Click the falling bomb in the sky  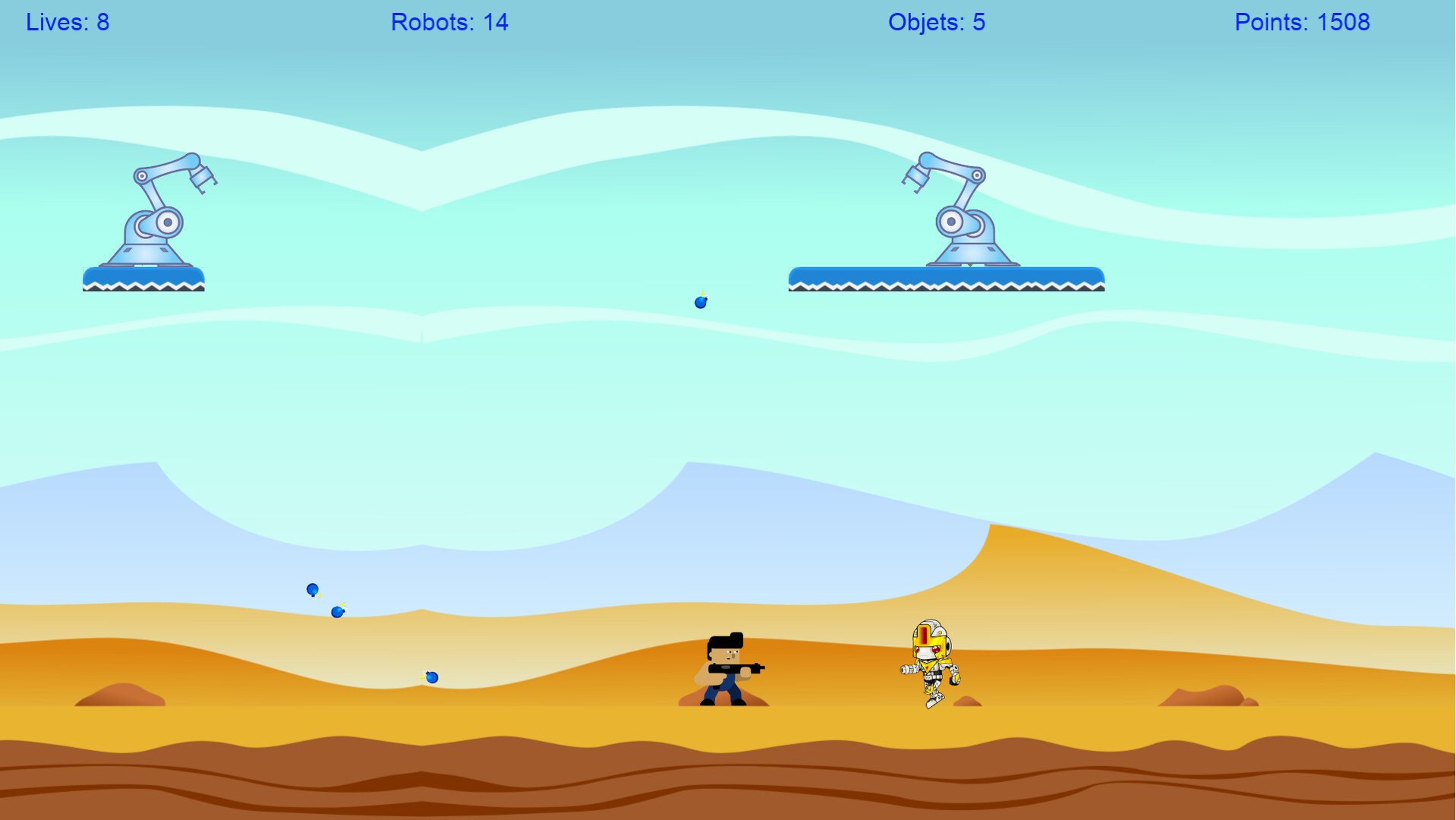click(699, 301)
